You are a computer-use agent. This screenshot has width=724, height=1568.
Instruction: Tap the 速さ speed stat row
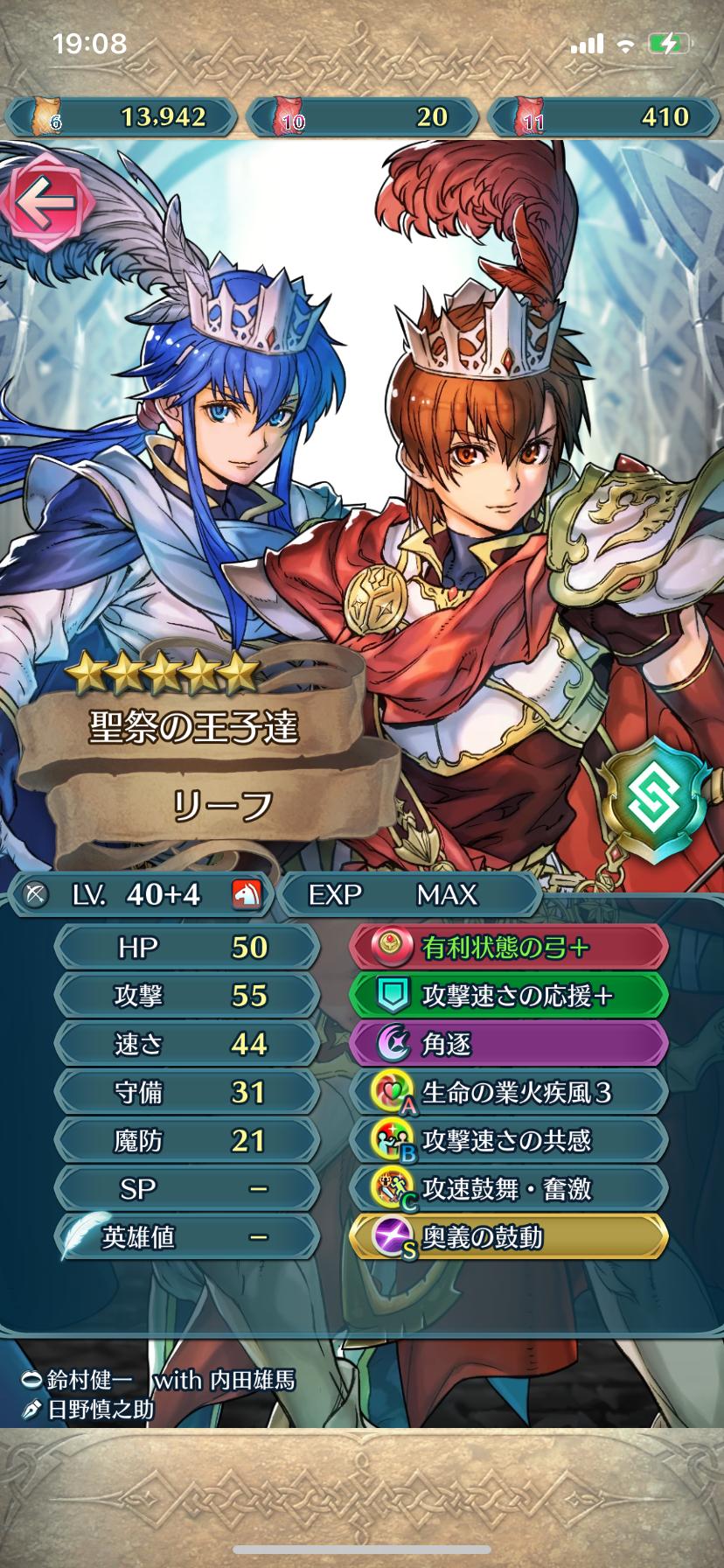click(x=186, y=1044)
